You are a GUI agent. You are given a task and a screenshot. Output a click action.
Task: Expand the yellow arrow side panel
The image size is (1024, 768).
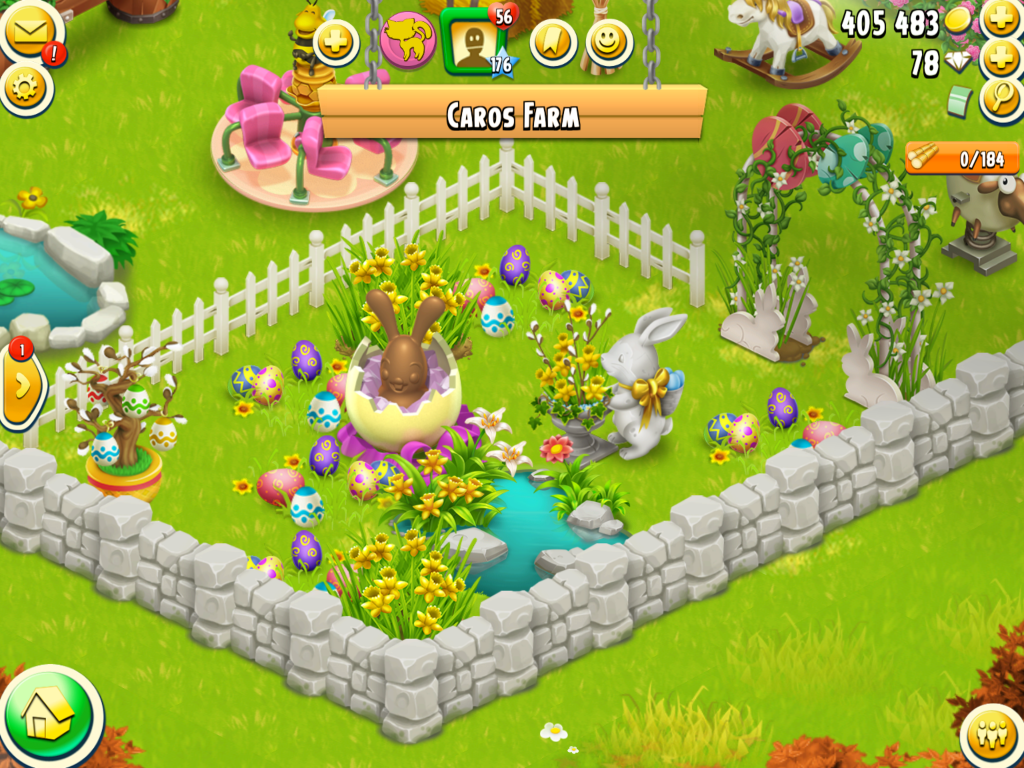[x=22, y=385]
